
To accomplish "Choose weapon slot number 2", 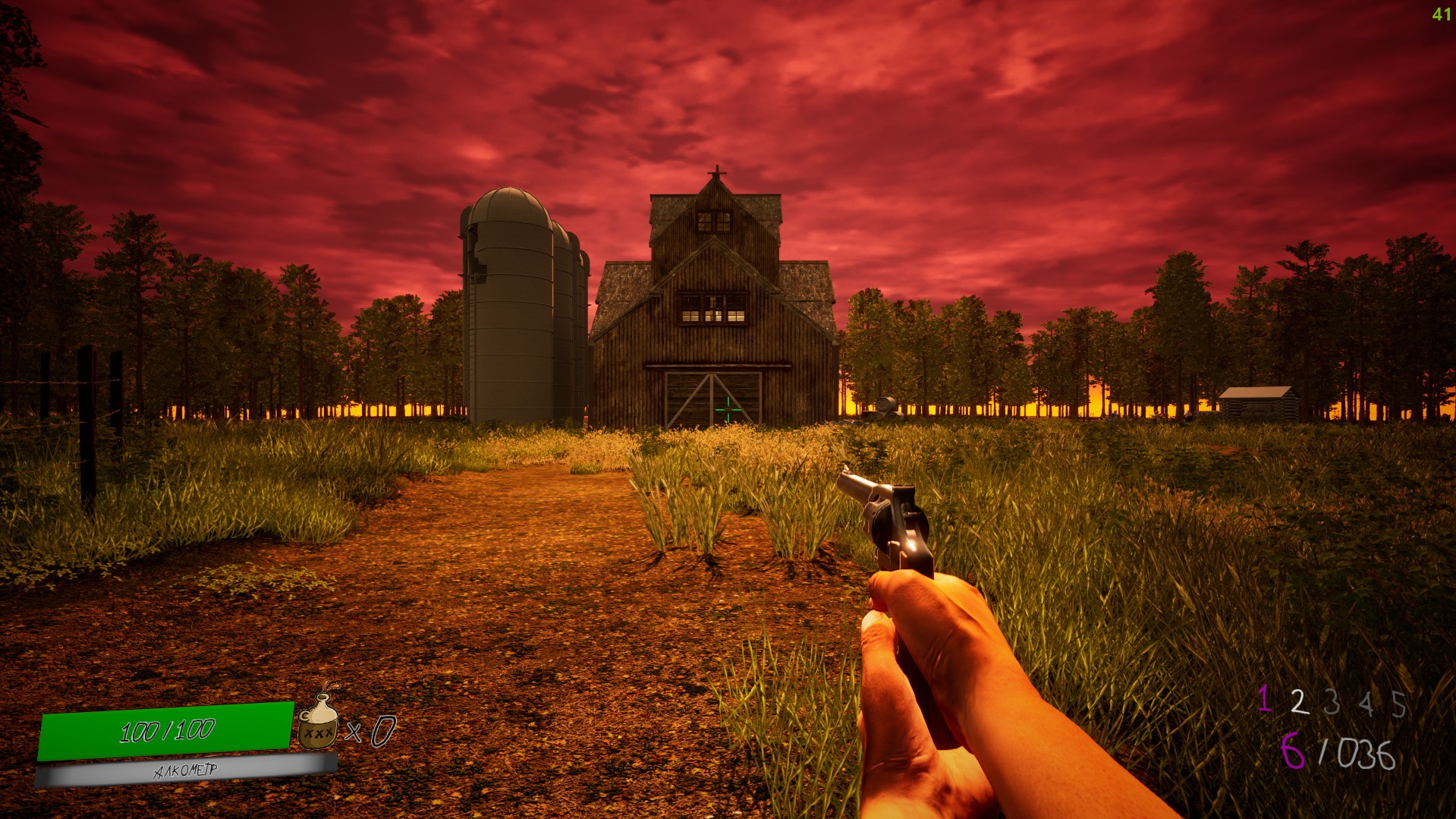I will 1299,702.
